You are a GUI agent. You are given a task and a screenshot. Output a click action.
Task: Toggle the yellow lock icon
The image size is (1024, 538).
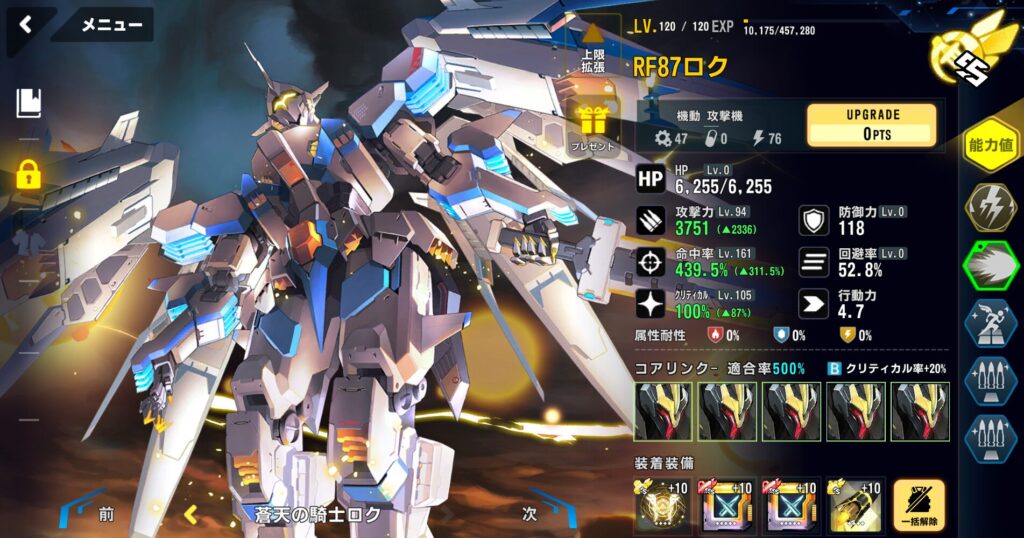pyautogui.click(x=28, y=175)
